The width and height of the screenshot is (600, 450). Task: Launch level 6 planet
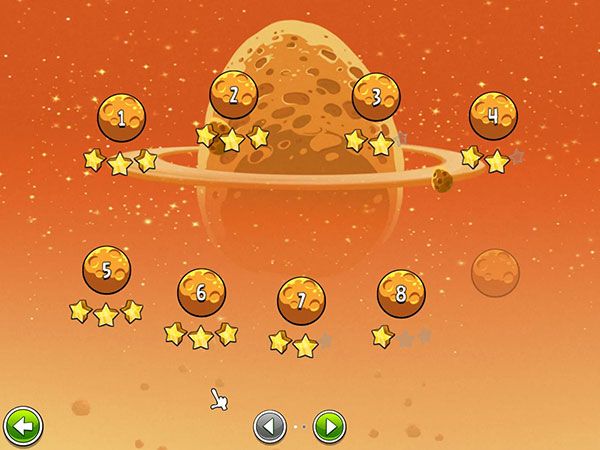pos(201,292)
